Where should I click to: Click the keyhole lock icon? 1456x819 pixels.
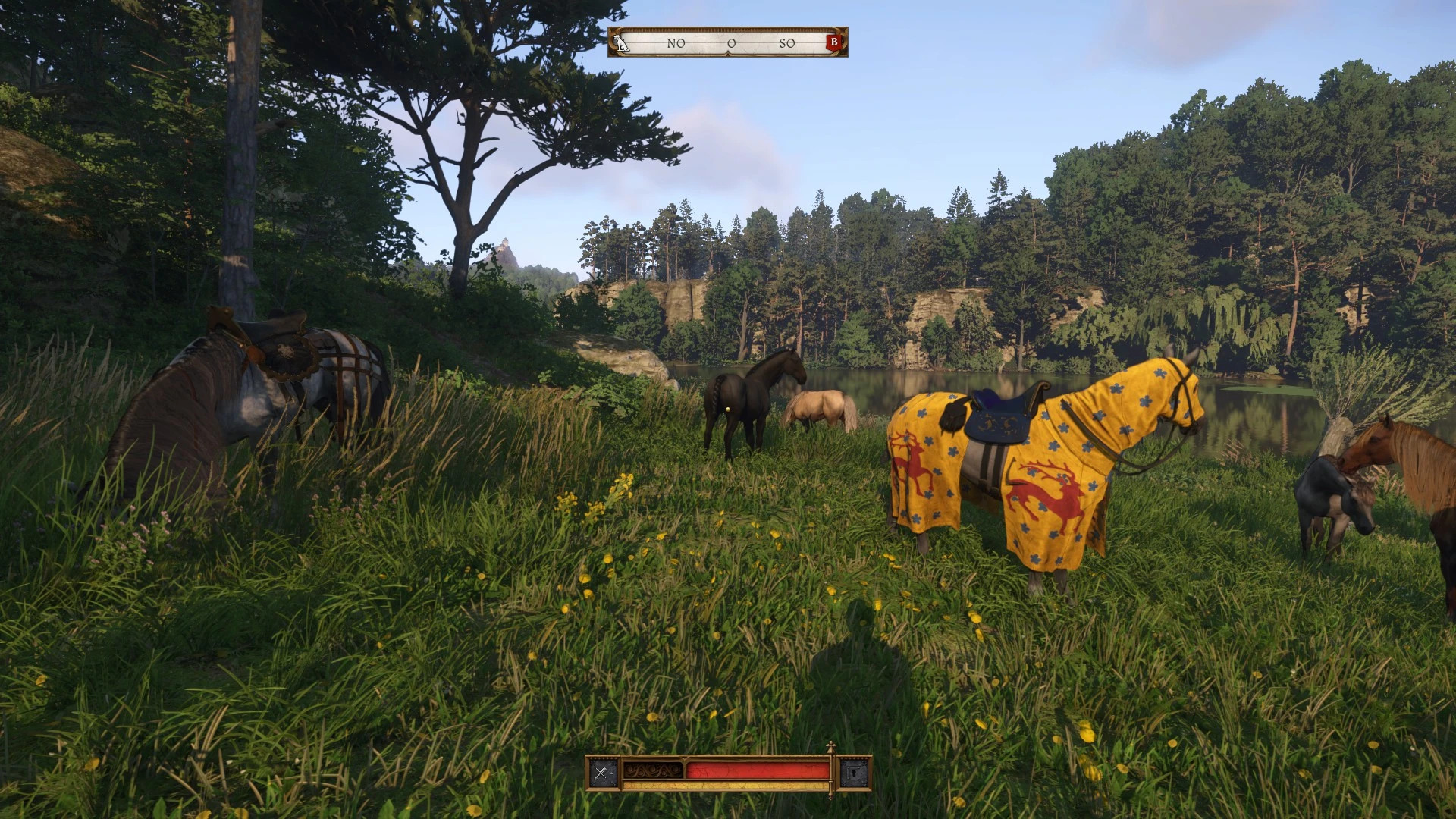point(855,773)
